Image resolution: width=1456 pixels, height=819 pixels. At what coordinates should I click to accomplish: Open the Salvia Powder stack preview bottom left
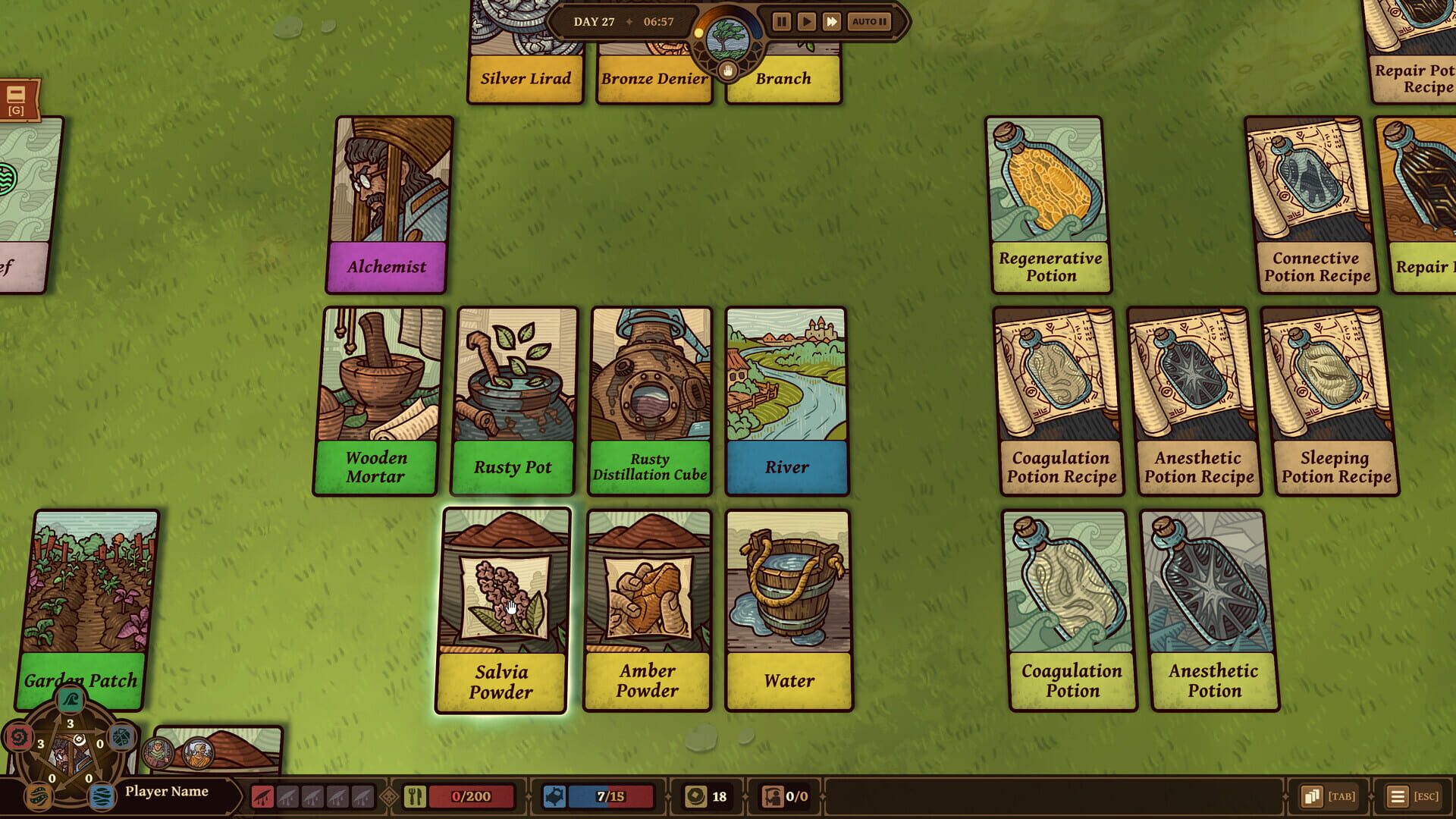tap(243, 747)
